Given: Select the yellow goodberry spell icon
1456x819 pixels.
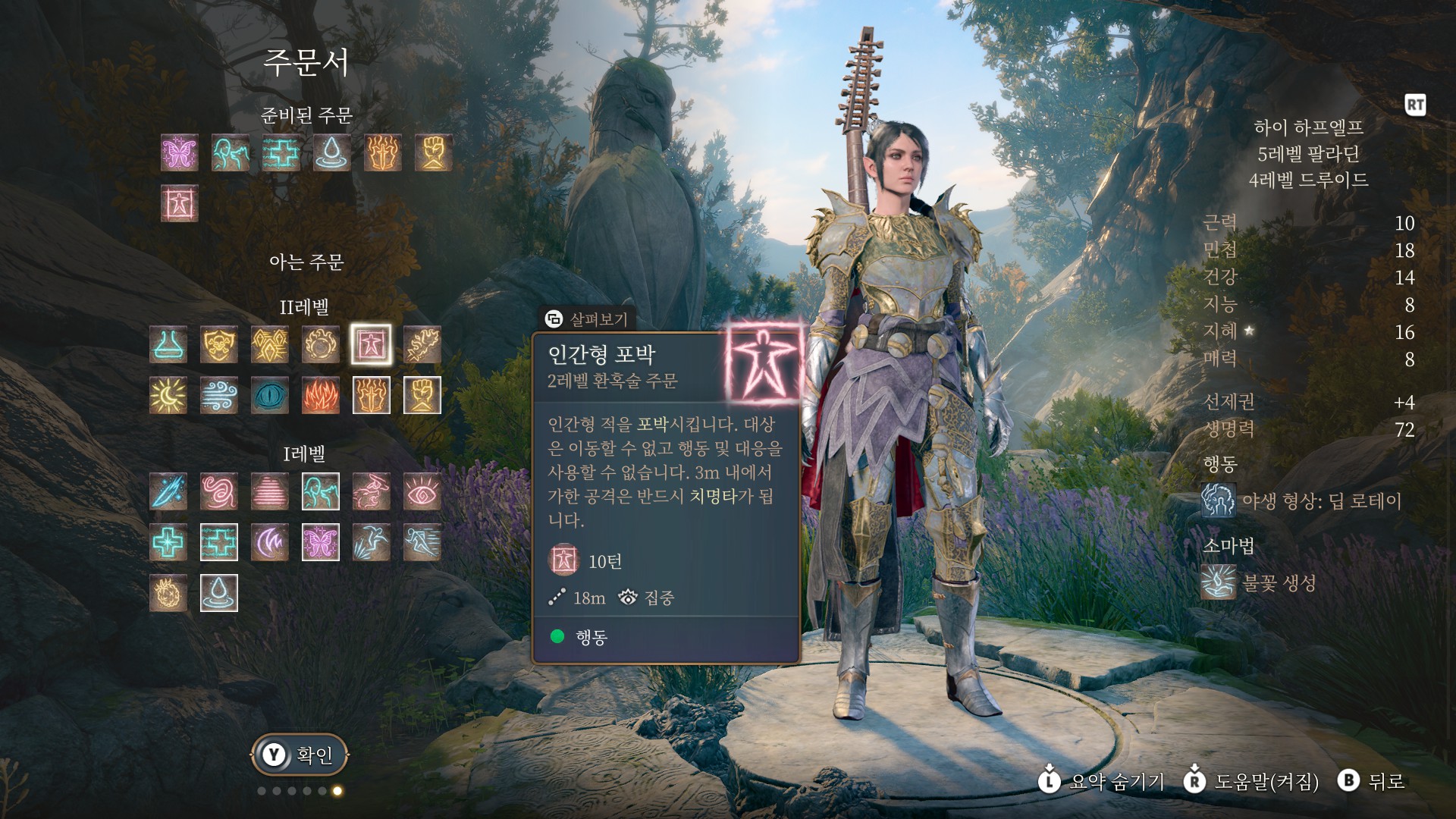Looking at the screenshot, I should pyautogui.click(x=168, y=593).
